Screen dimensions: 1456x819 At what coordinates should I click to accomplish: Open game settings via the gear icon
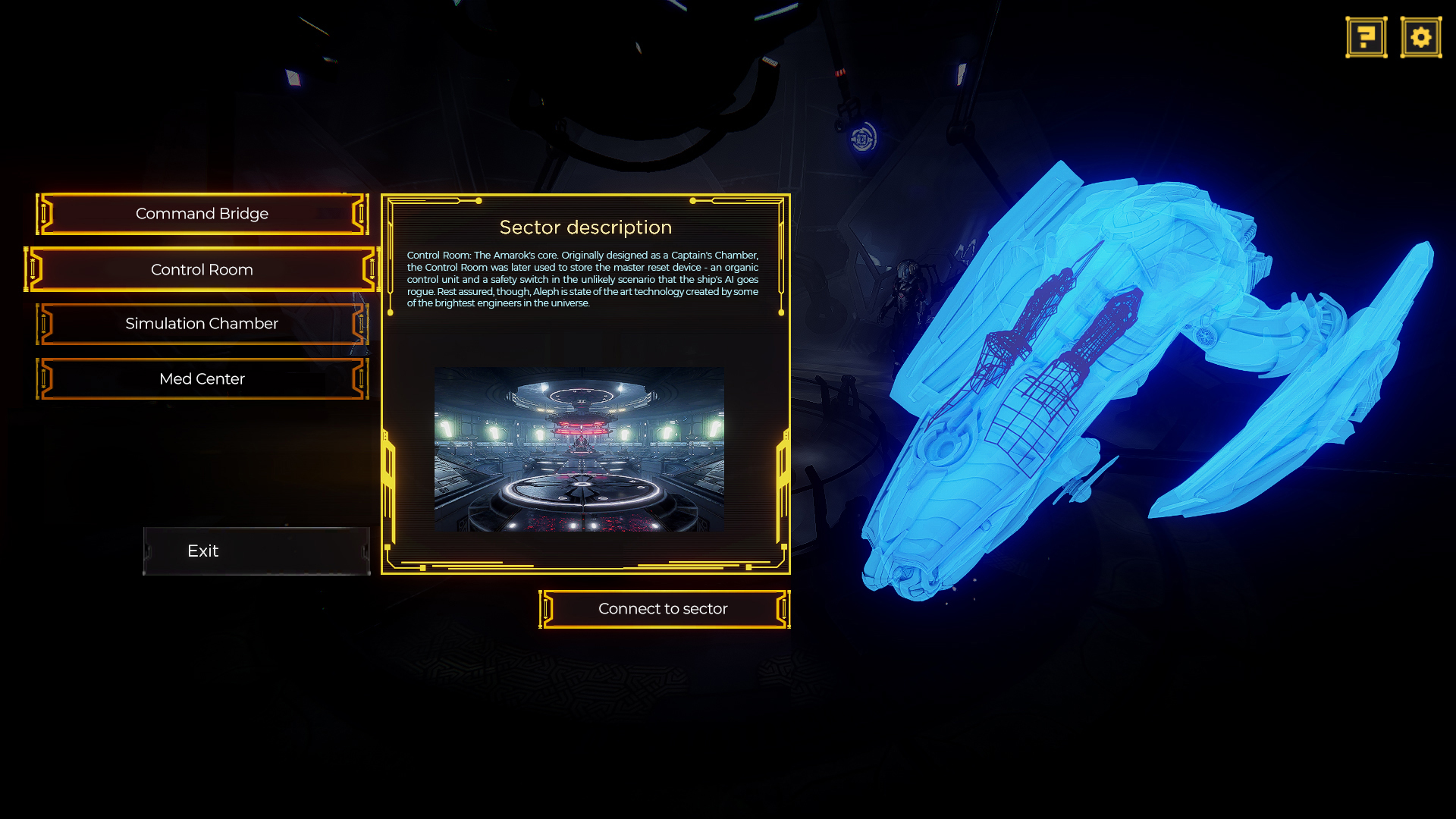click(x=1420, y=36)
